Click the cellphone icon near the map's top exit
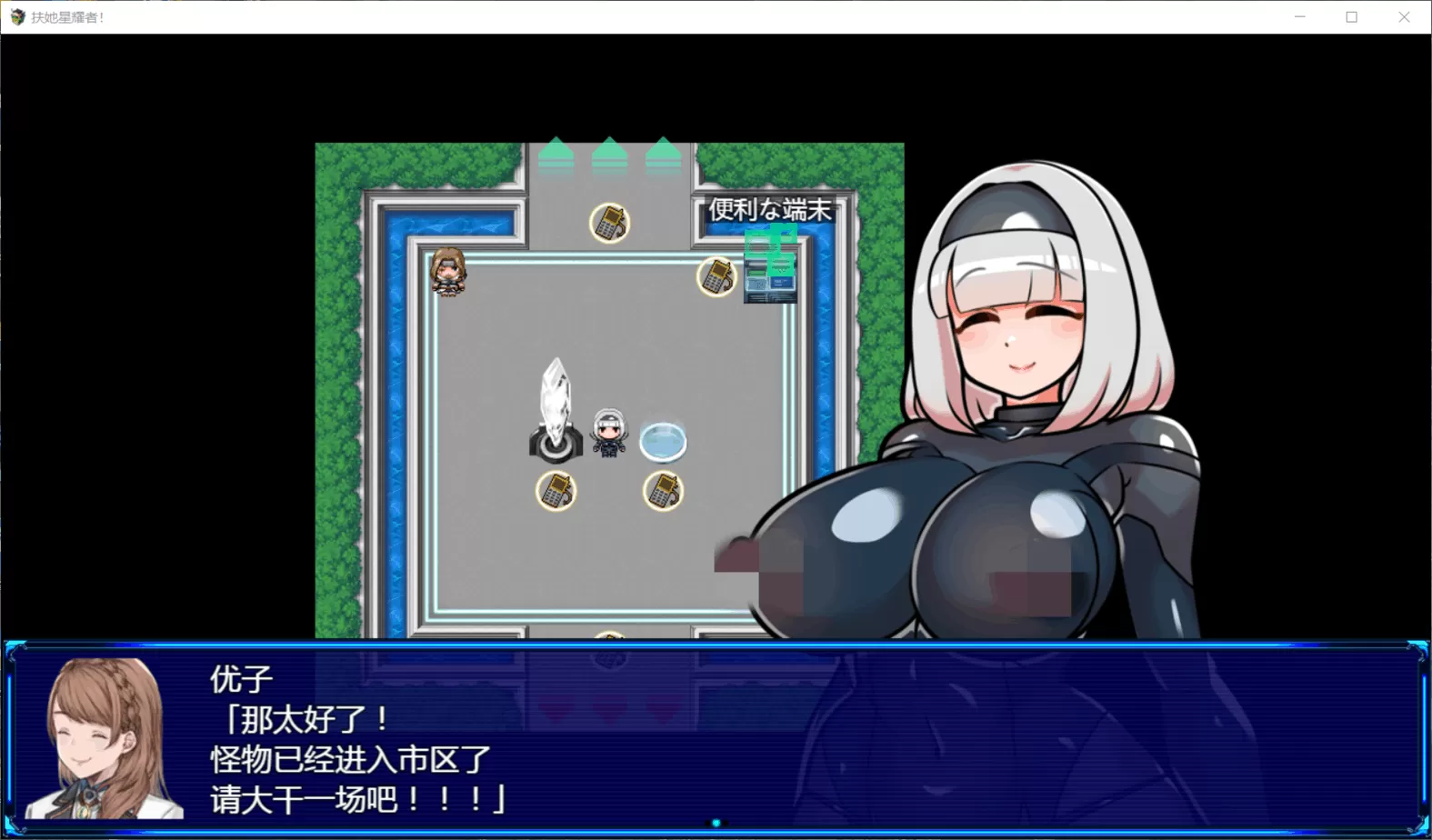The image size is (1432, 840). (610, 224)
